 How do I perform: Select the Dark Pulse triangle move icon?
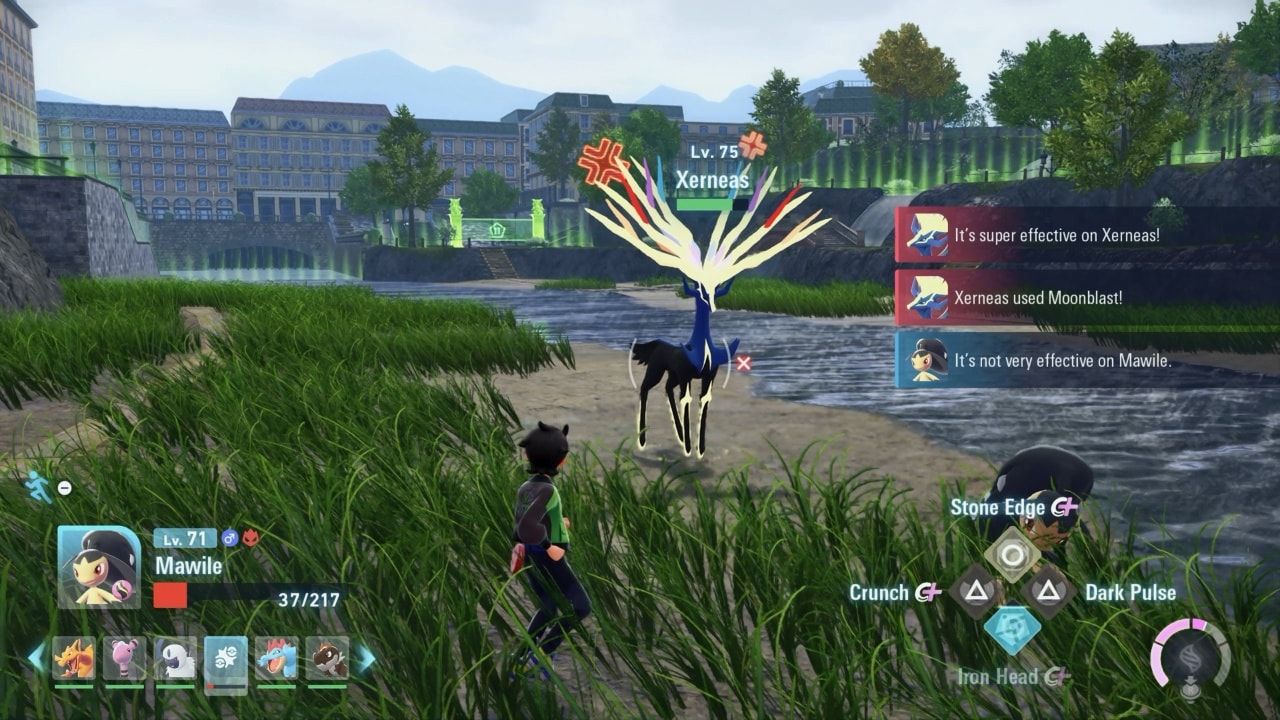coord(1047,590)
